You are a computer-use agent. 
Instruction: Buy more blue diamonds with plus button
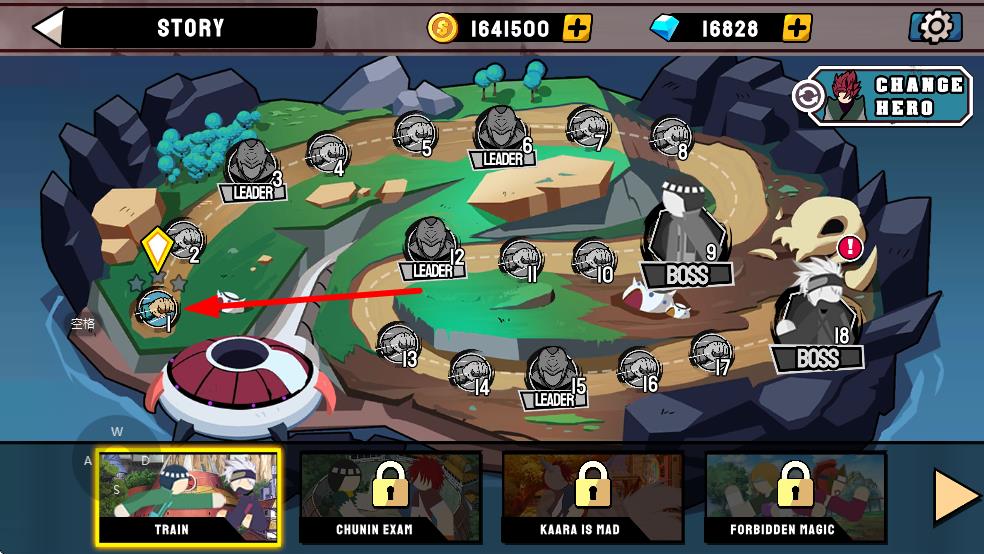(x=796, y=28)
